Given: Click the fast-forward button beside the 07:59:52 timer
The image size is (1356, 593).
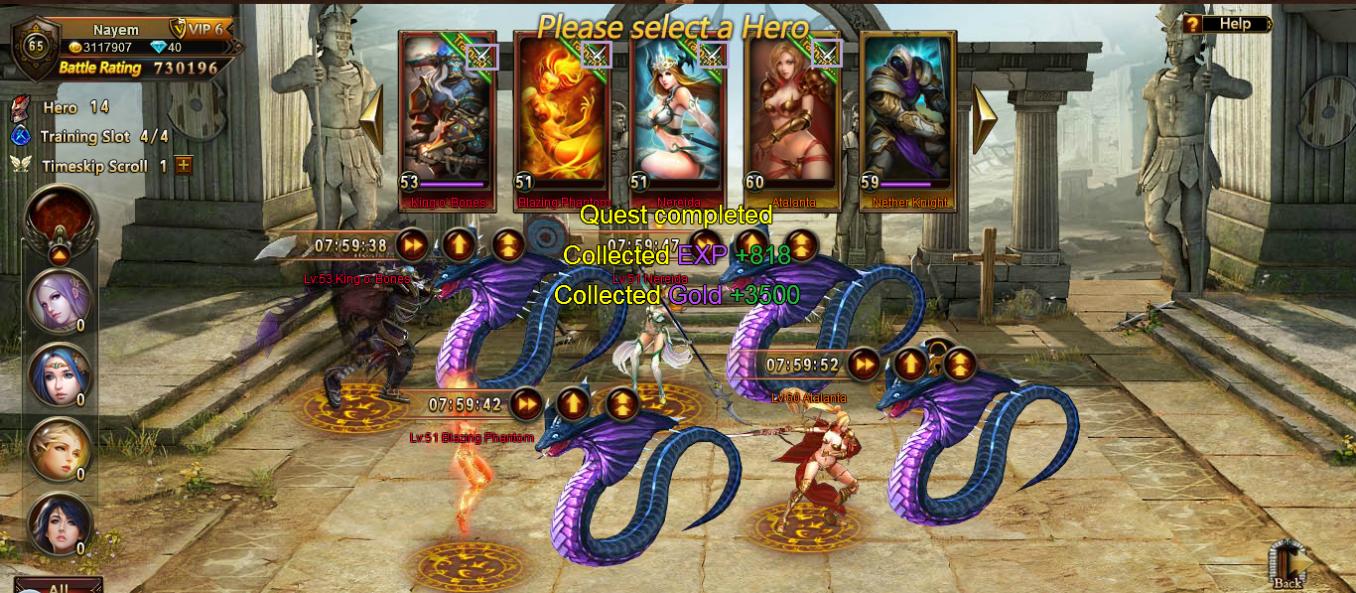Looking at the screenshot, I should coord(863,365).
